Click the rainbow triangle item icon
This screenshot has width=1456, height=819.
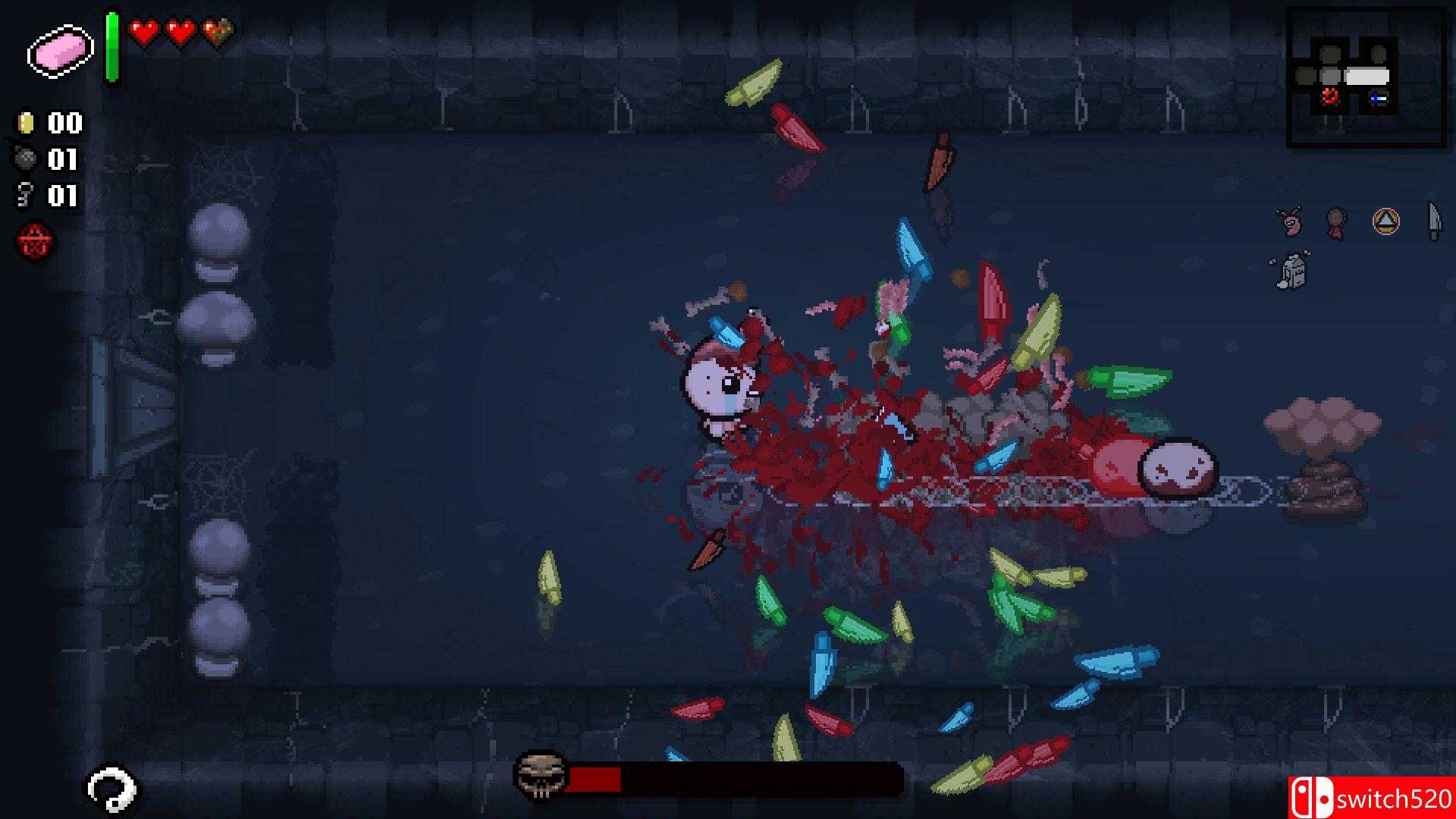pyautogui.click(x=1385, y=221)
